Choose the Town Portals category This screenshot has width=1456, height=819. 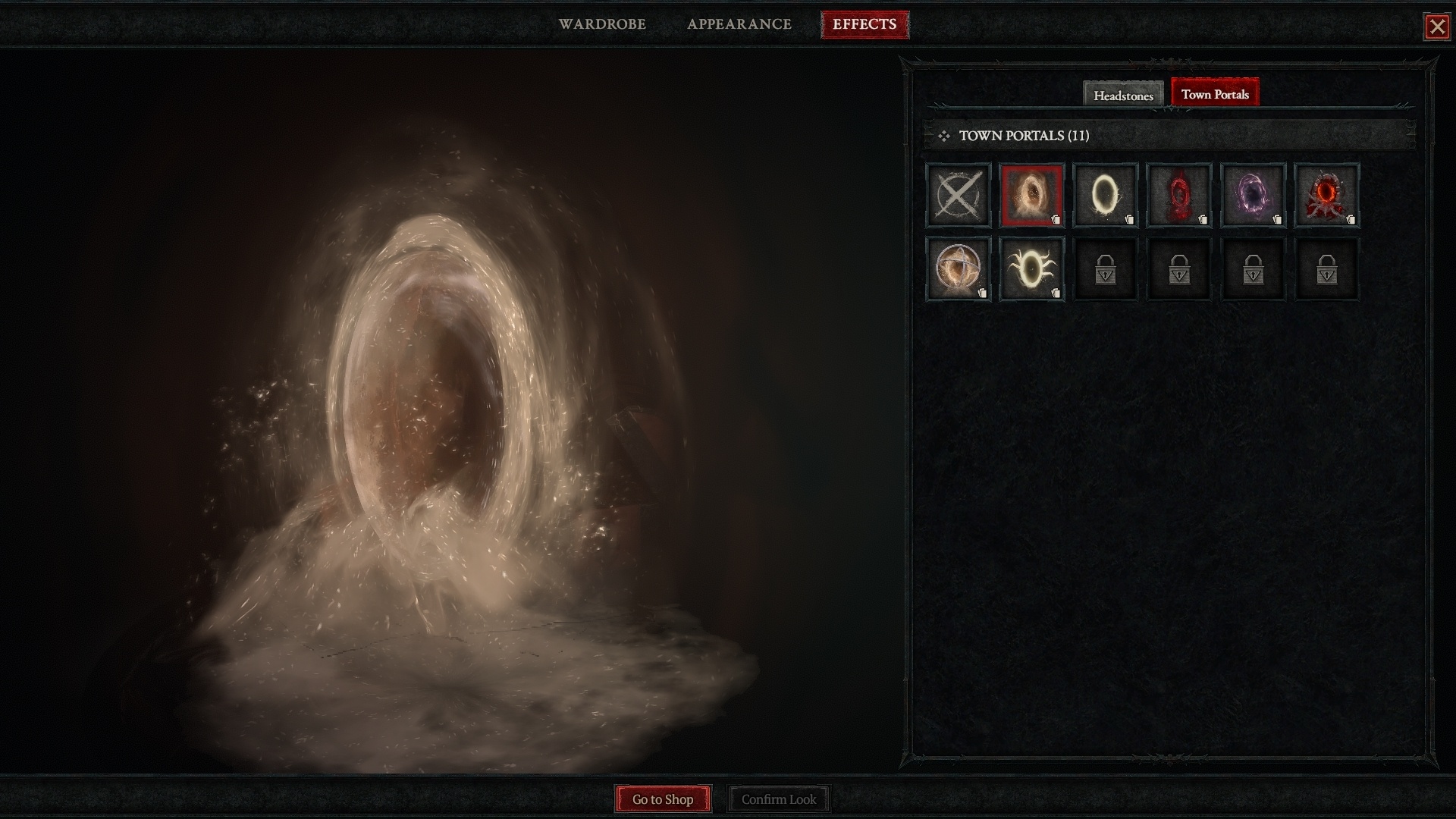click(x=1215, y=93)
